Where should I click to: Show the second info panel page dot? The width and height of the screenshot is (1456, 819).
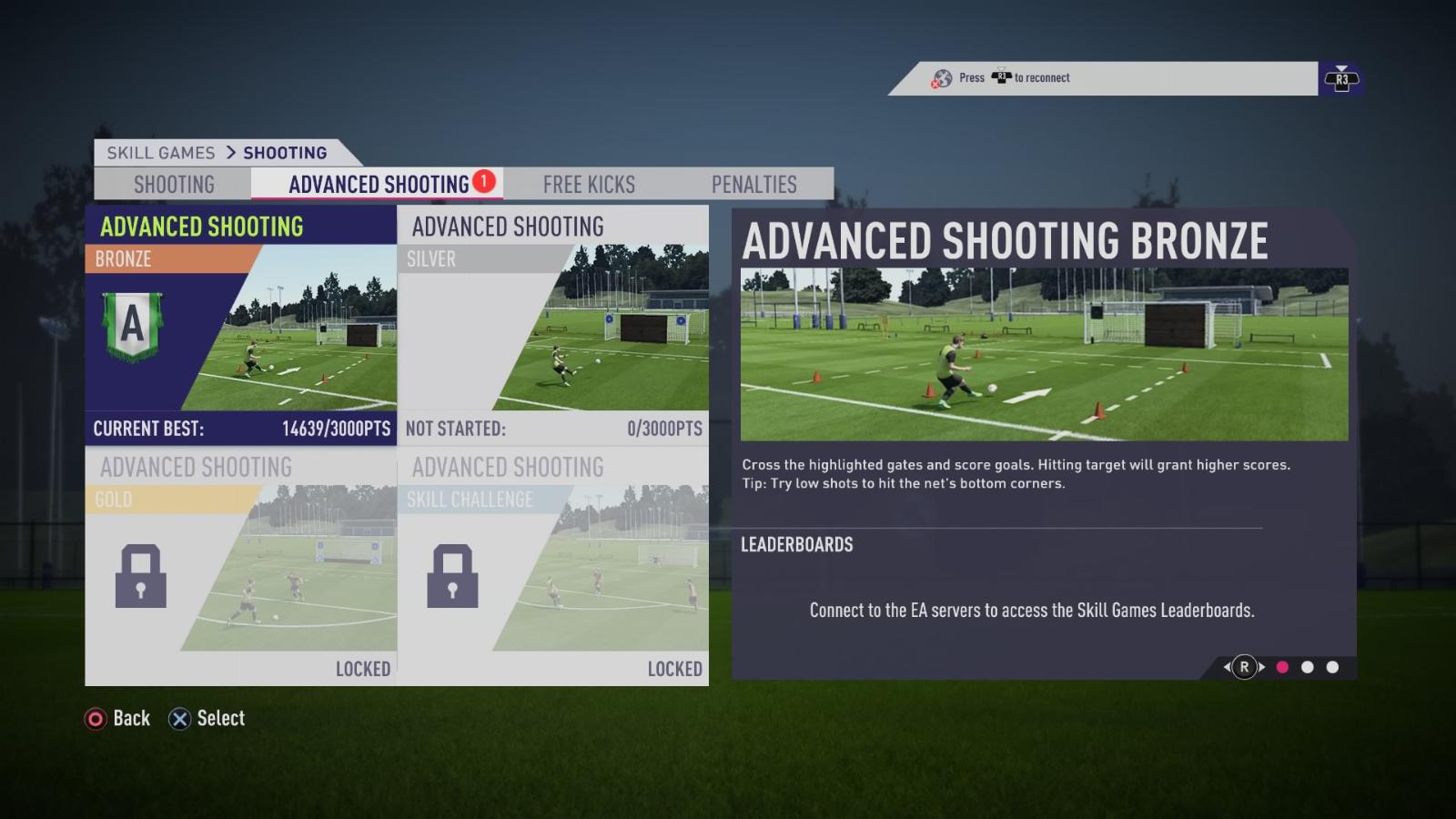pyautogui.click(x=1308, y=667)
